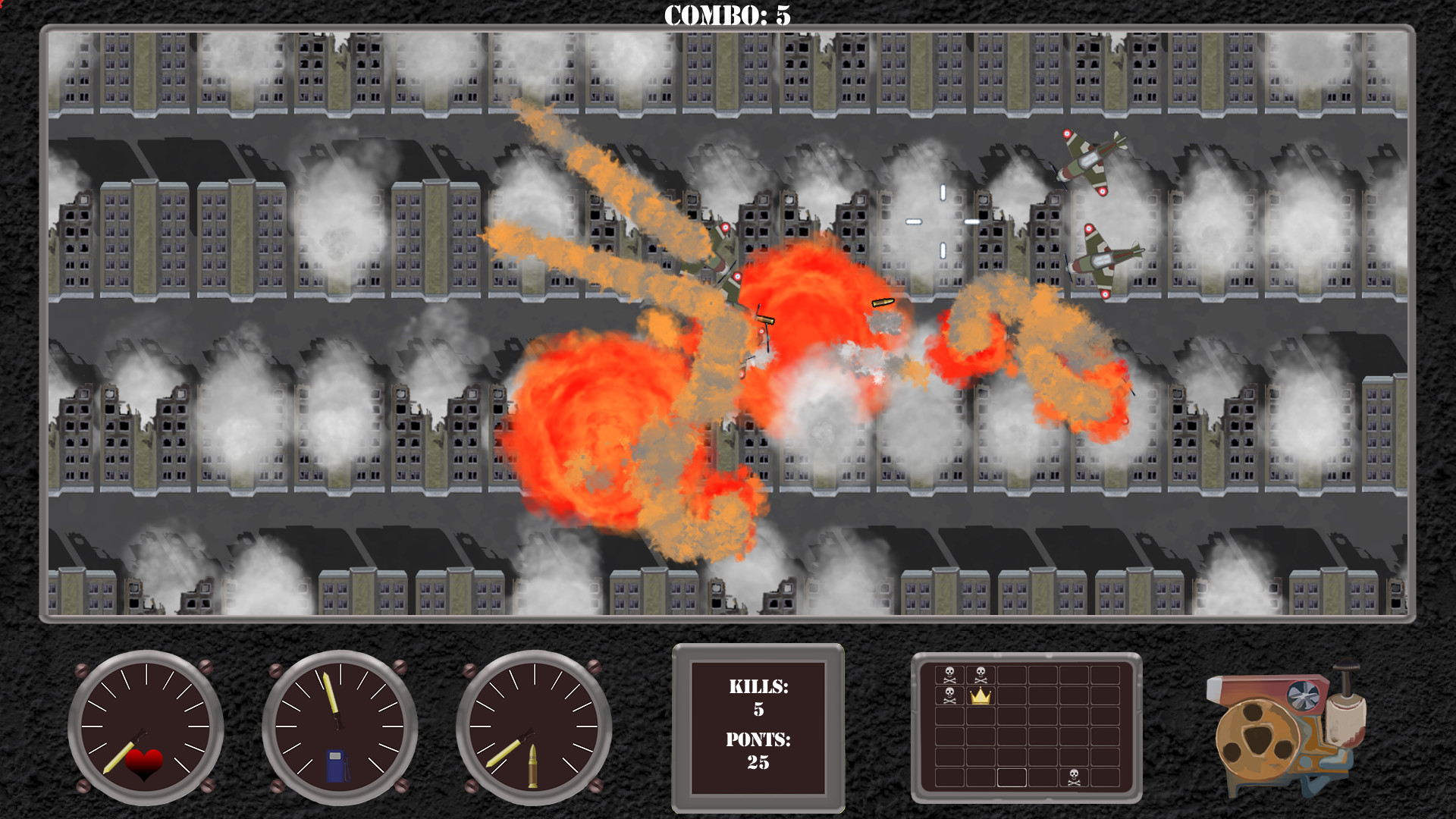Click the highlighted empty cell in the kill grid
1456x819 pixels.
point(1012,777)
